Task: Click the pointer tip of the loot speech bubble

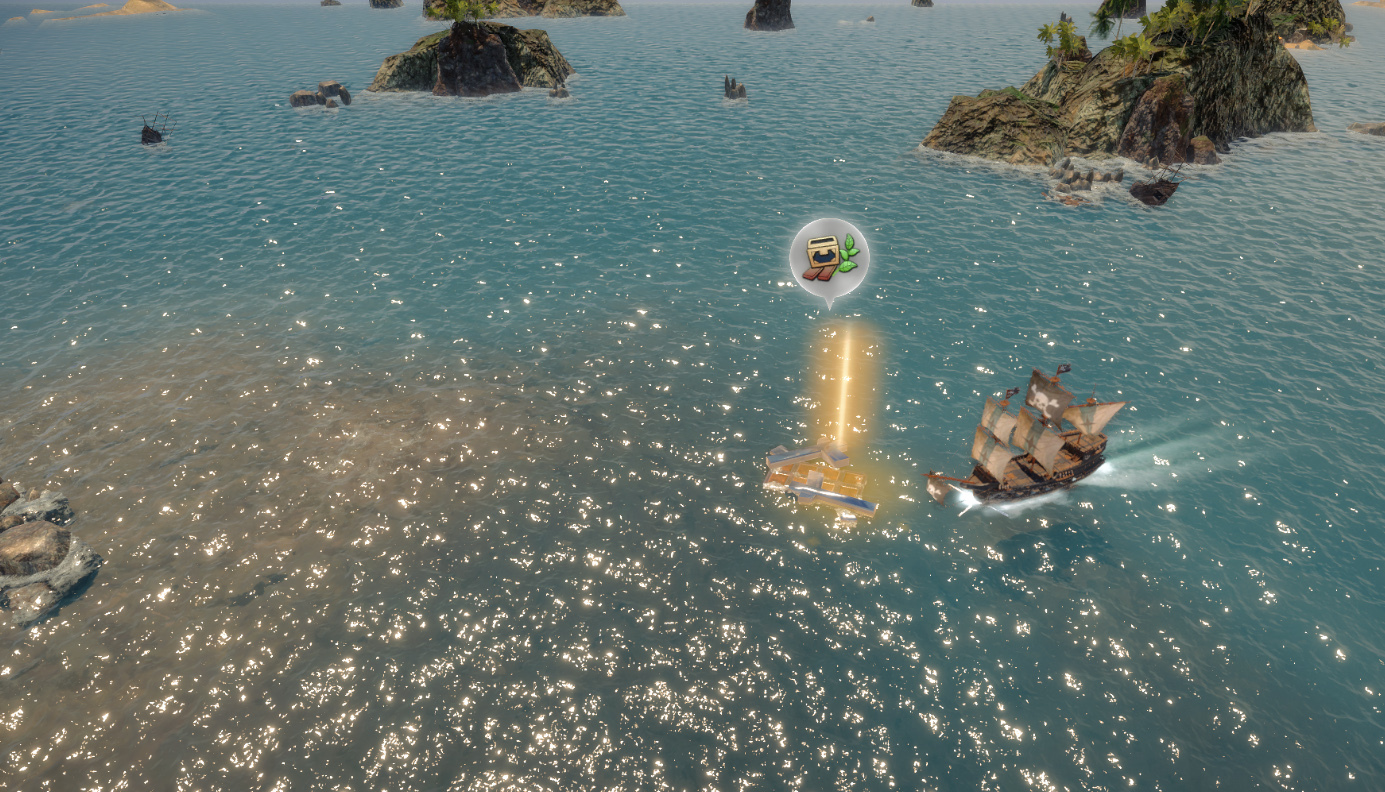Action: [829, 308]
